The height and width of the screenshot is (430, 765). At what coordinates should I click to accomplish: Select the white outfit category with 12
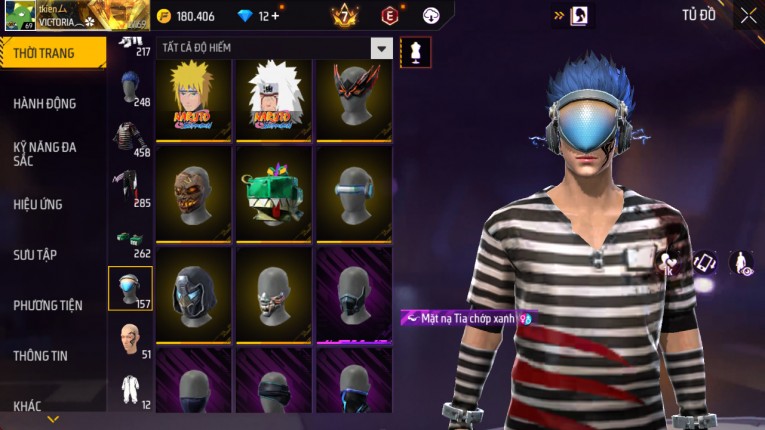click(129, 389)
